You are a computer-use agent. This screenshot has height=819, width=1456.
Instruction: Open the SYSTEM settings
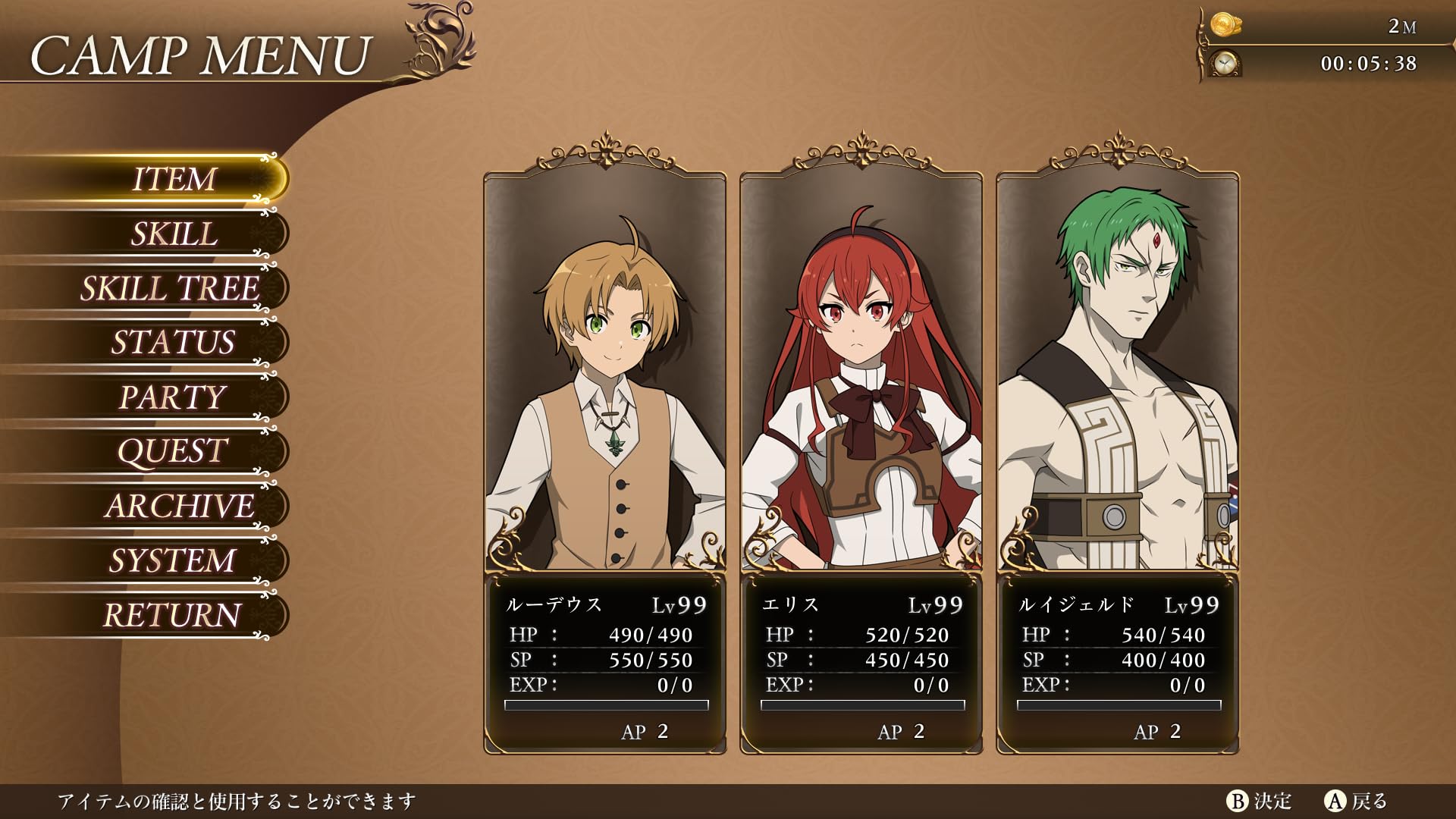173,560
